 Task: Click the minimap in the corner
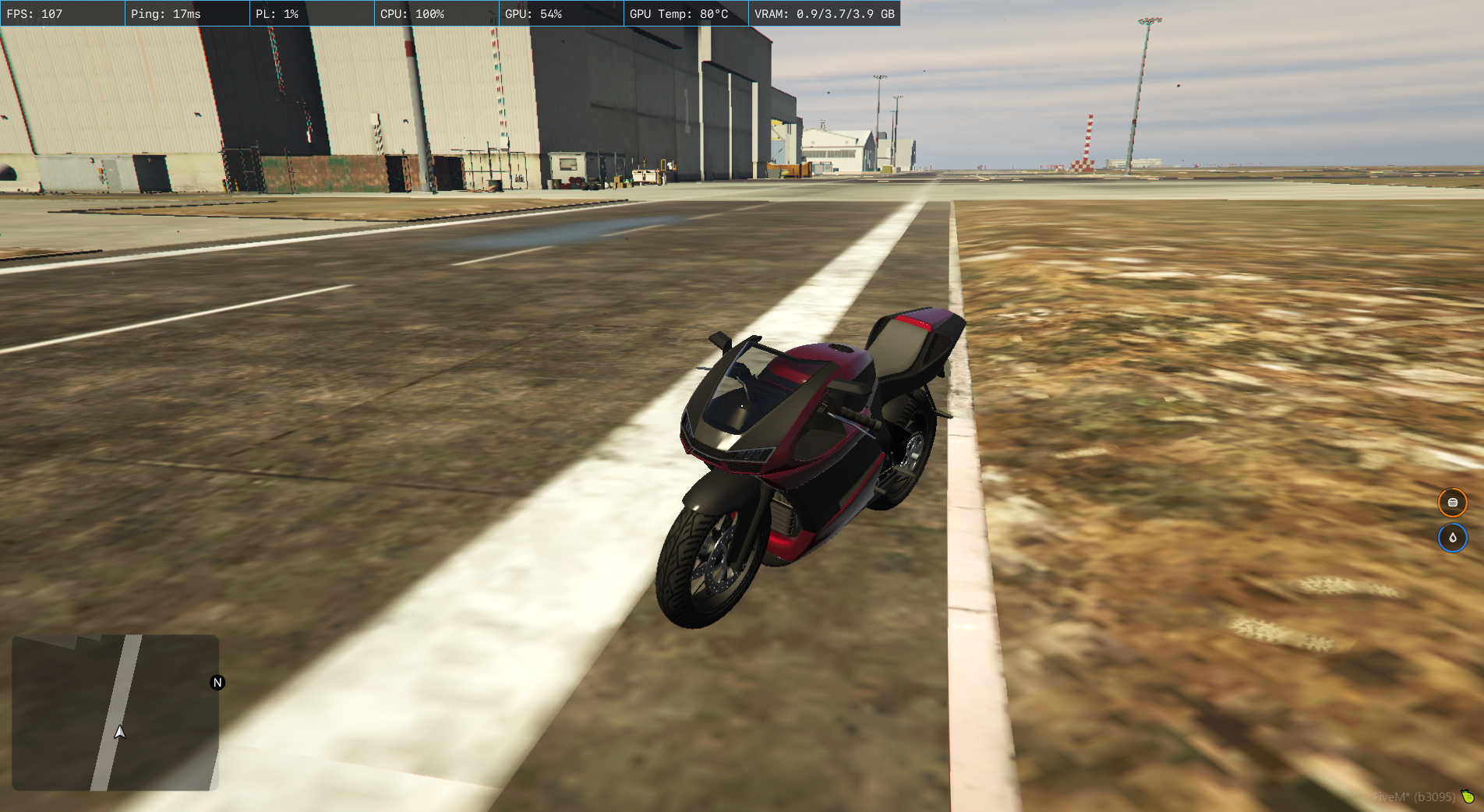(115, 712)
